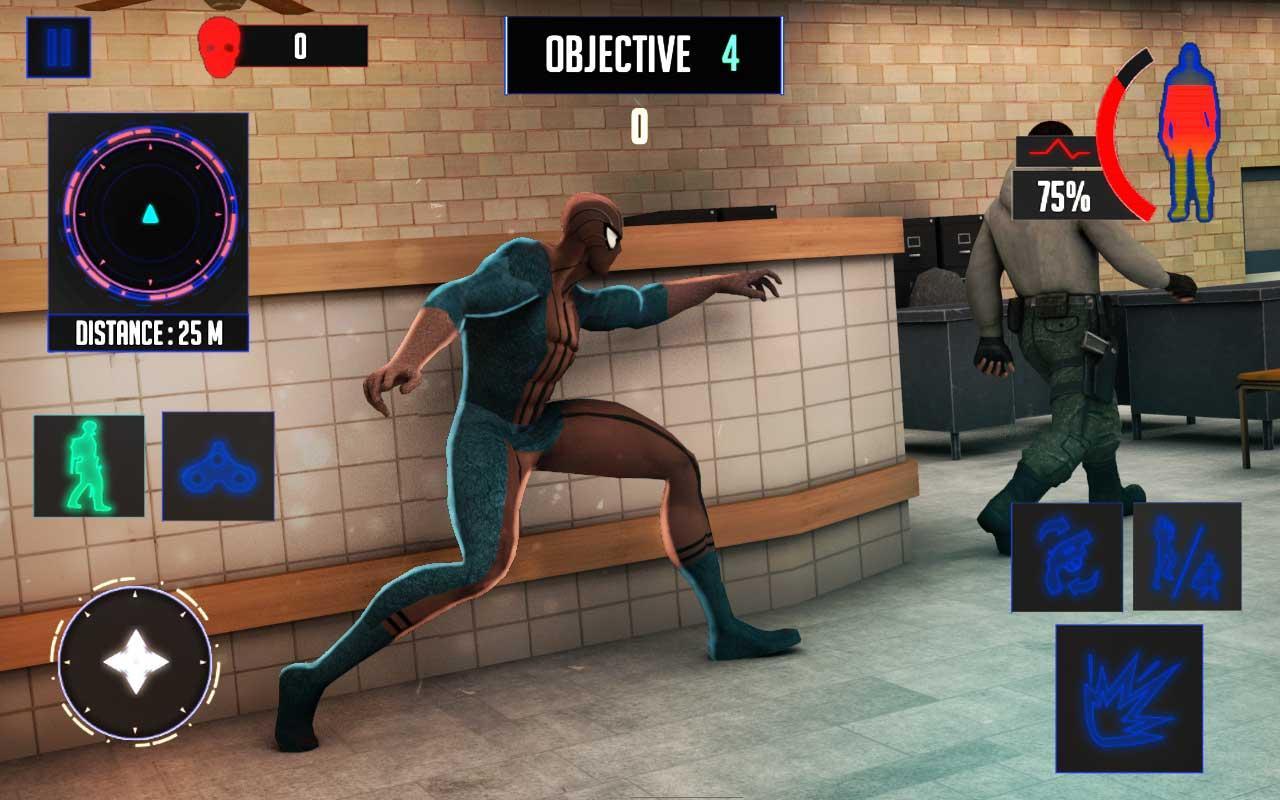Tap the OBJECTIVE 4 banner

coord(640,56)
